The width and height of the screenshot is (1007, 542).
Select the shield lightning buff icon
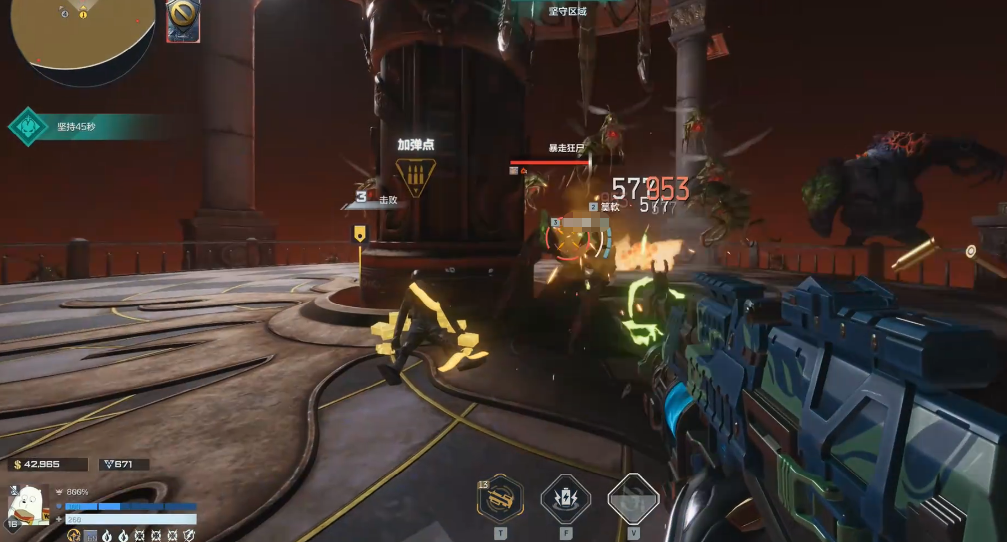(189, 536)
